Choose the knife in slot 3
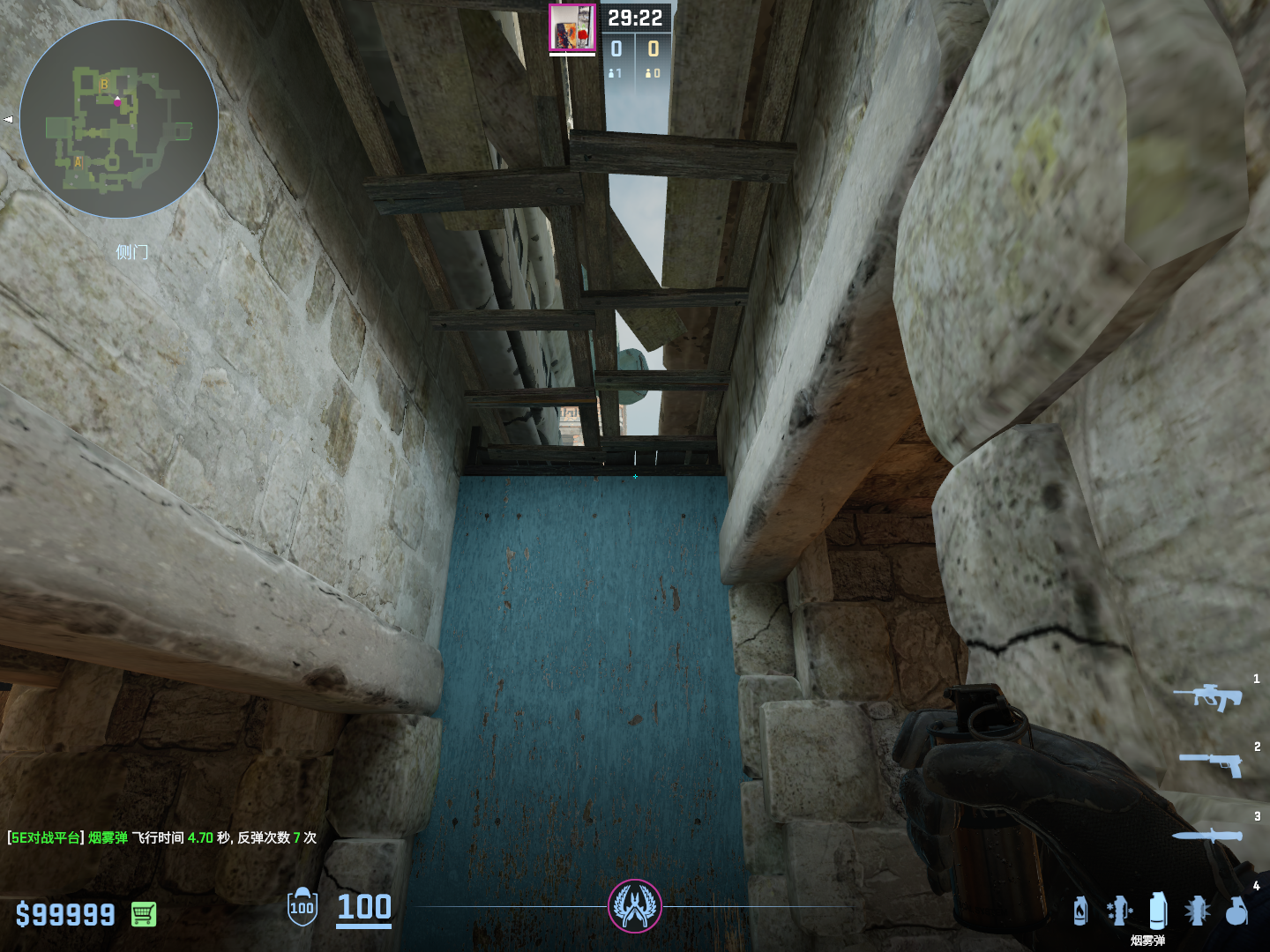This screenshot has width=1270, height=952. [1207, 836]
